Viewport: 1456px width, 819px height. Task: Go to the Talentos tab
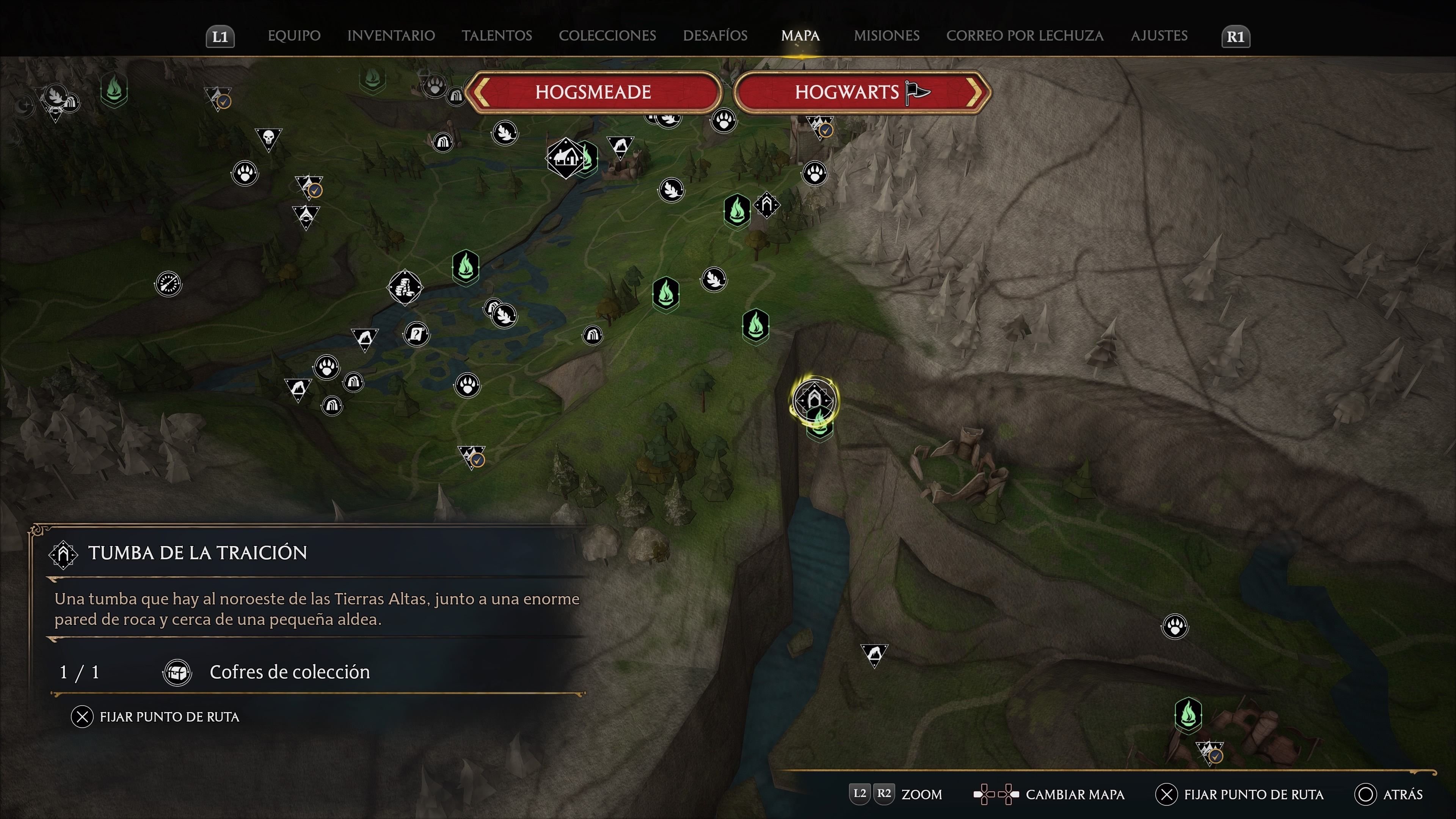coord(497,36)
